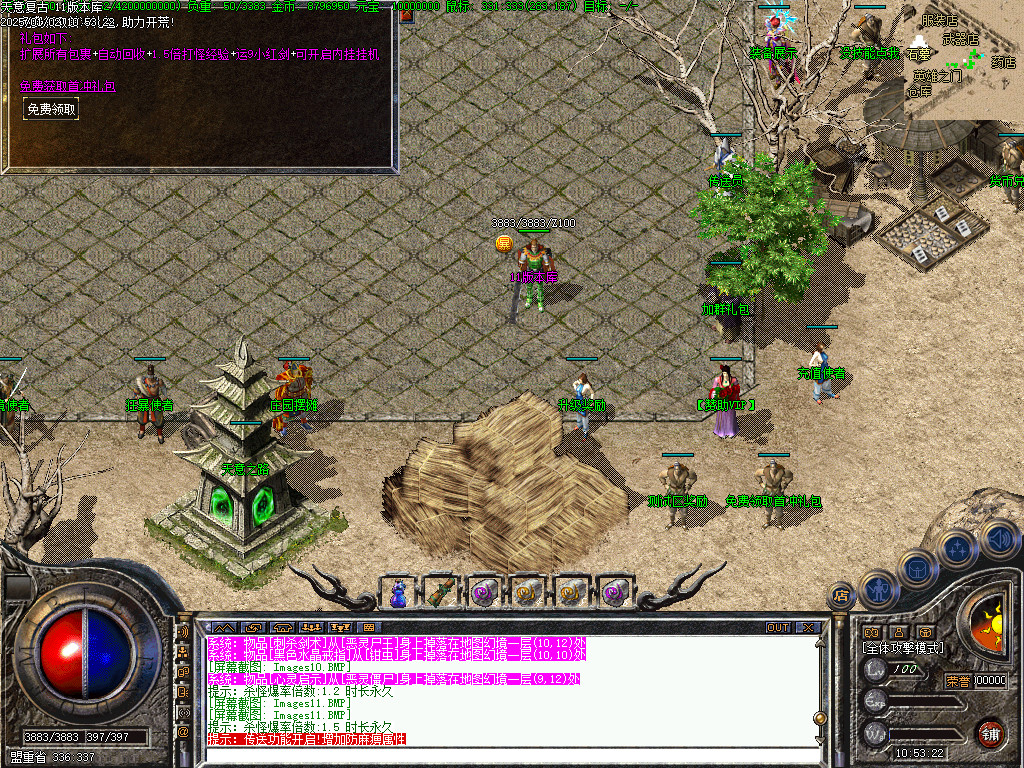Switch the 全体攻擊模式 attack mode
The width and height of the screenshot is (1024, 768).
click(903, 648)
